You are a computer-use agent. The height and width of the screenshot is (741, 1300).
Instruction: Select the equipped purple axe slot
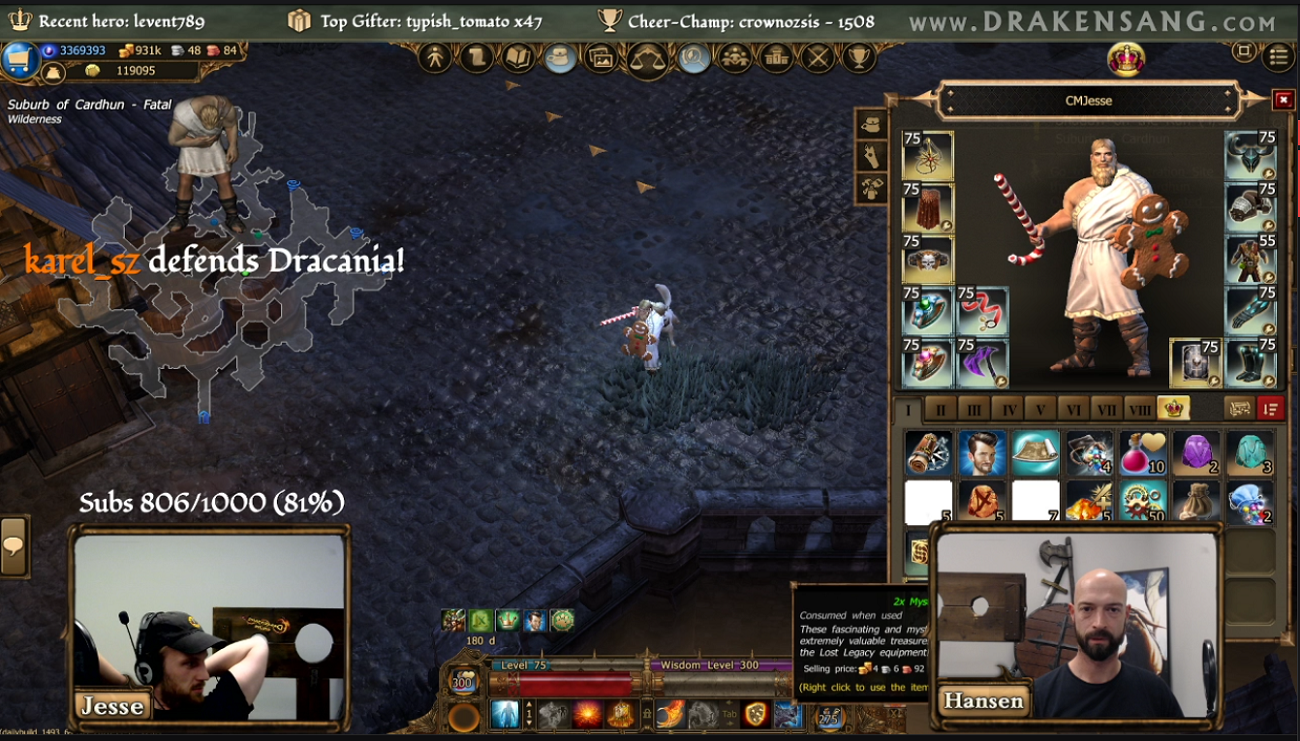point(982,363)
